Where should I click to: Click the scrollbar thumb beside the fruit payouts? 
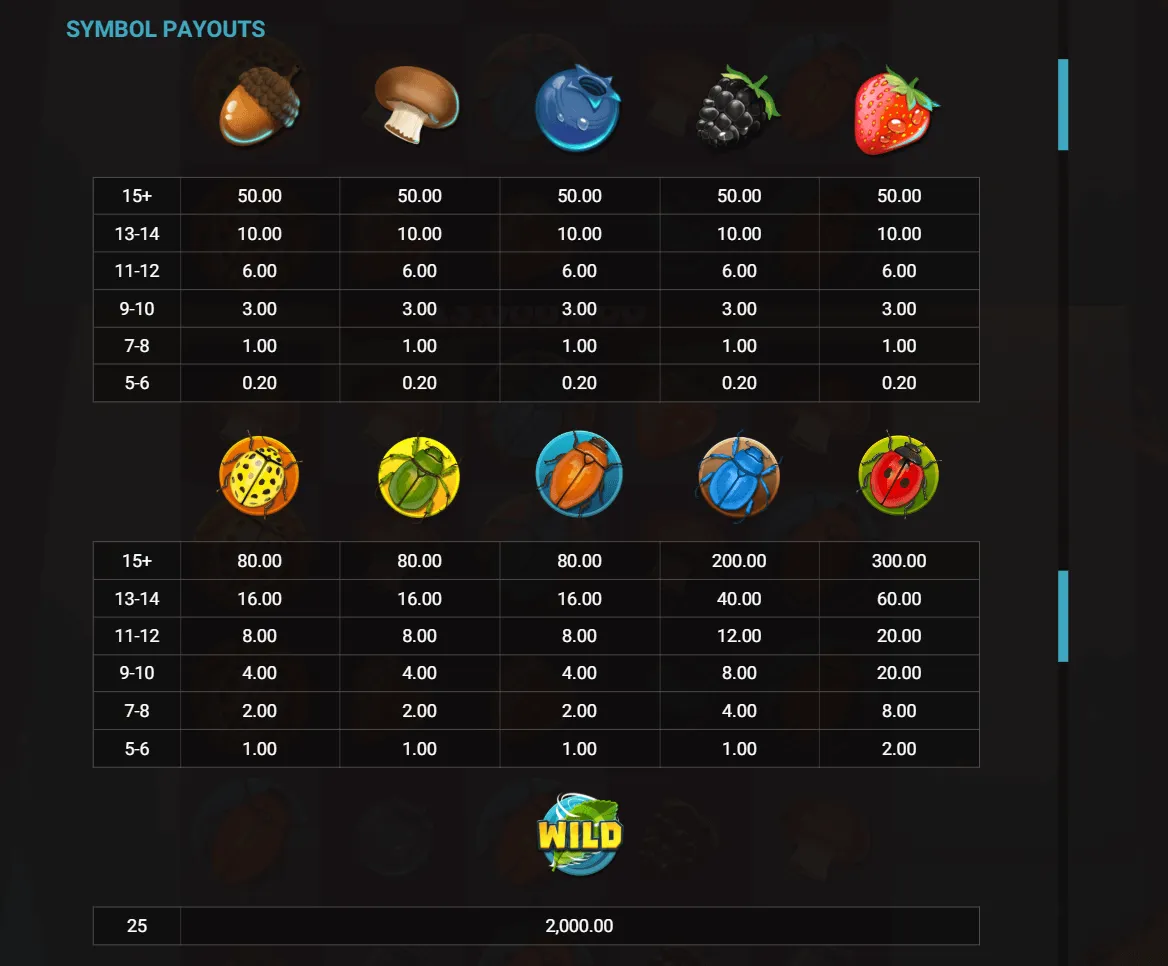pyautogui.click(x=1063, y=105)
